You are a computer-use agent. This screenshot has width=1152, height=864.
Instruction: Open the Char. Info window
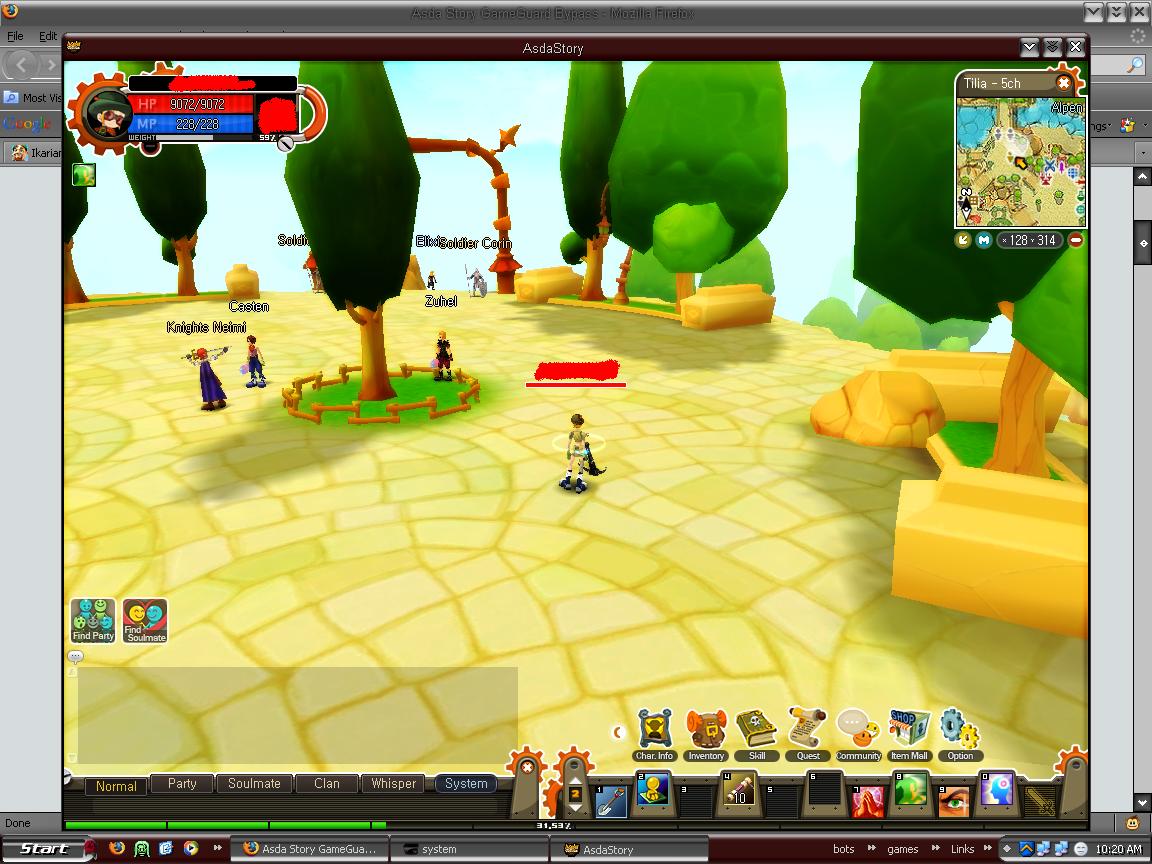coord(654,733)
